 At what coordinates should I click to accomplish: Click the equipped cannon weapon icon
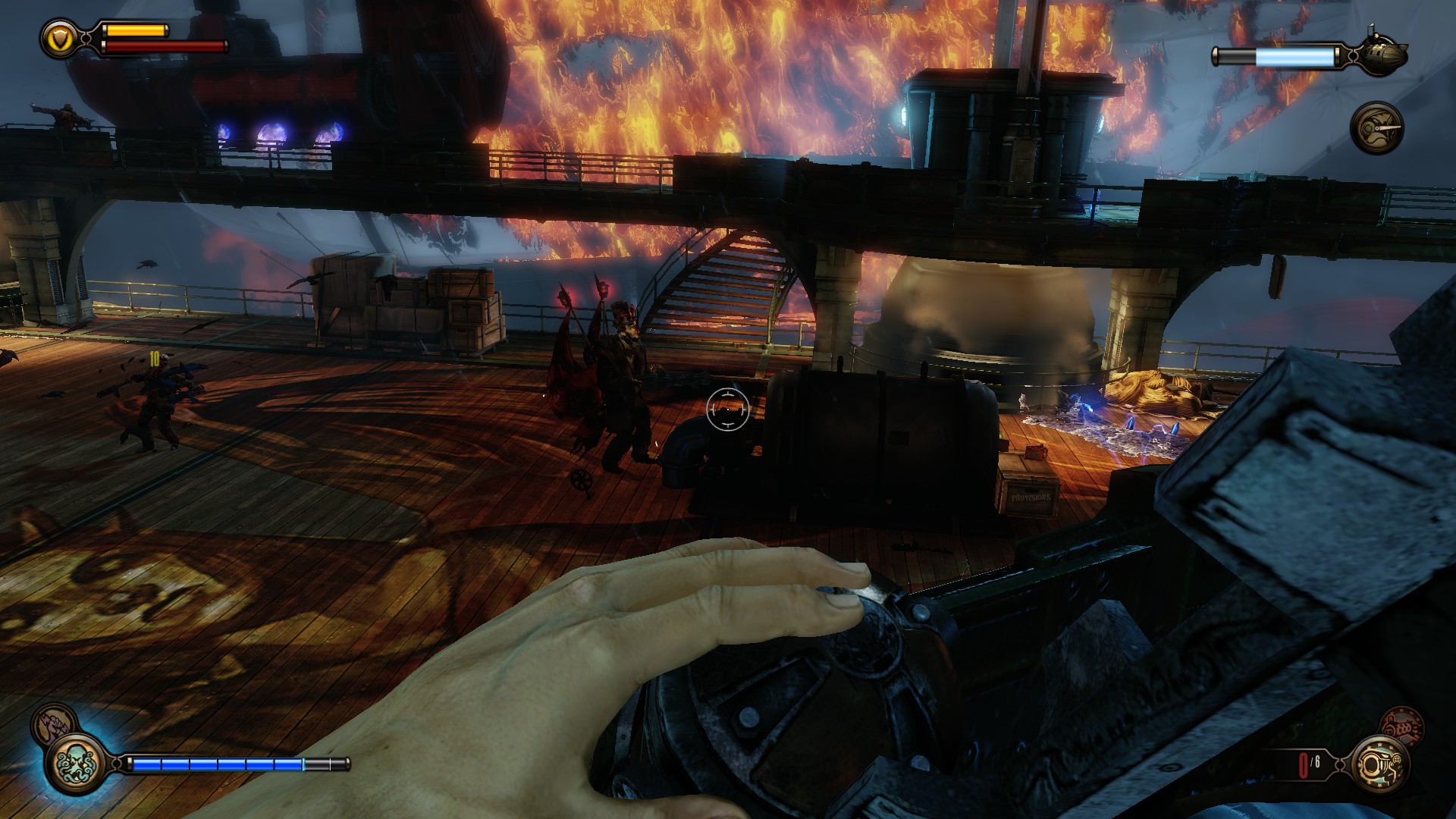1382,762
